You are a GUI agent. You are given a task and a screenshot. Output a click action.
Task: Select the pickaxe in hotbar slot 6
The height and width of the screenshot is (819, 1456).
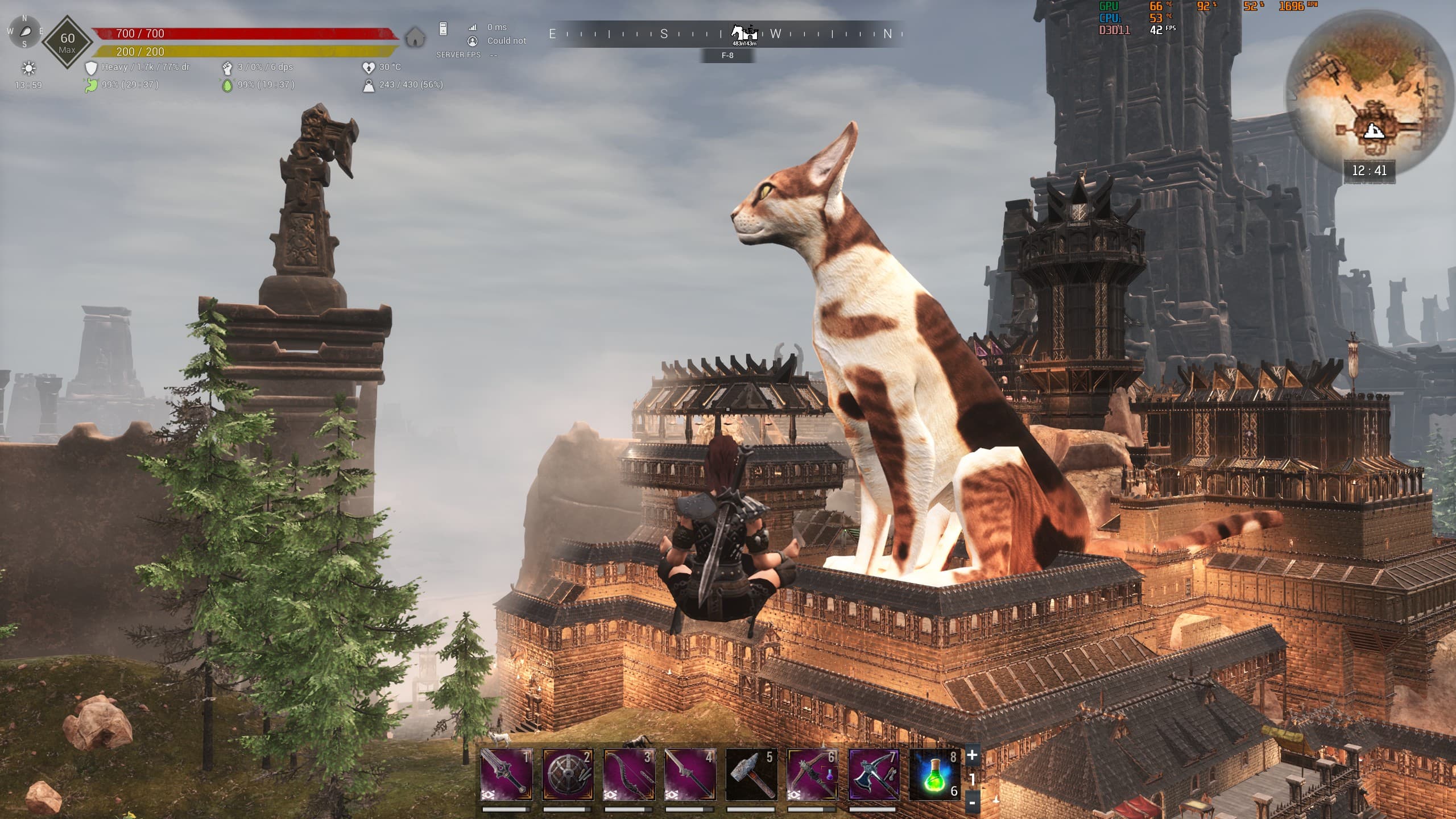point(812,774)
